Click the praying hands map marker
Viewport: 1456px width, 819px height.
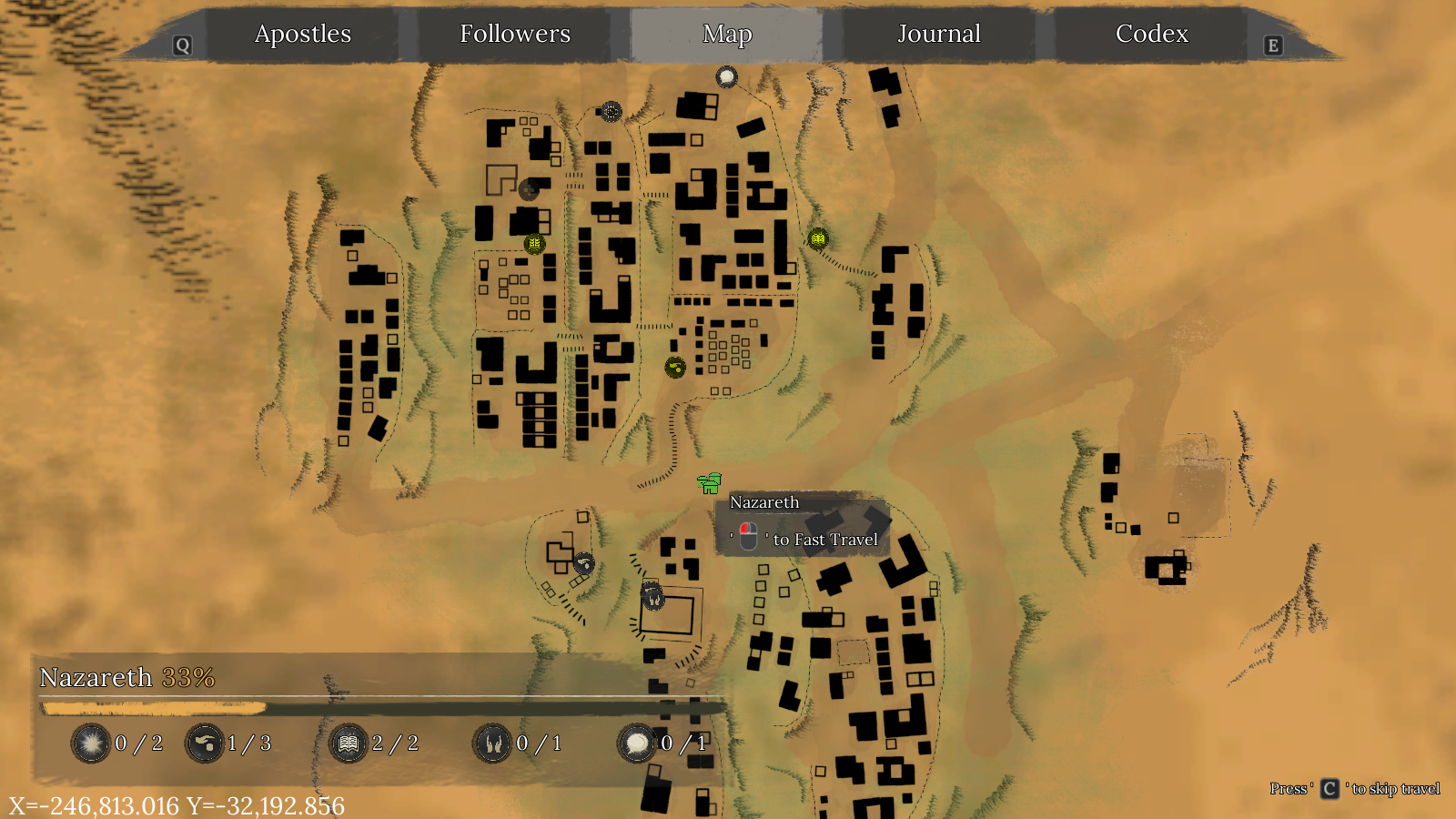652,598
